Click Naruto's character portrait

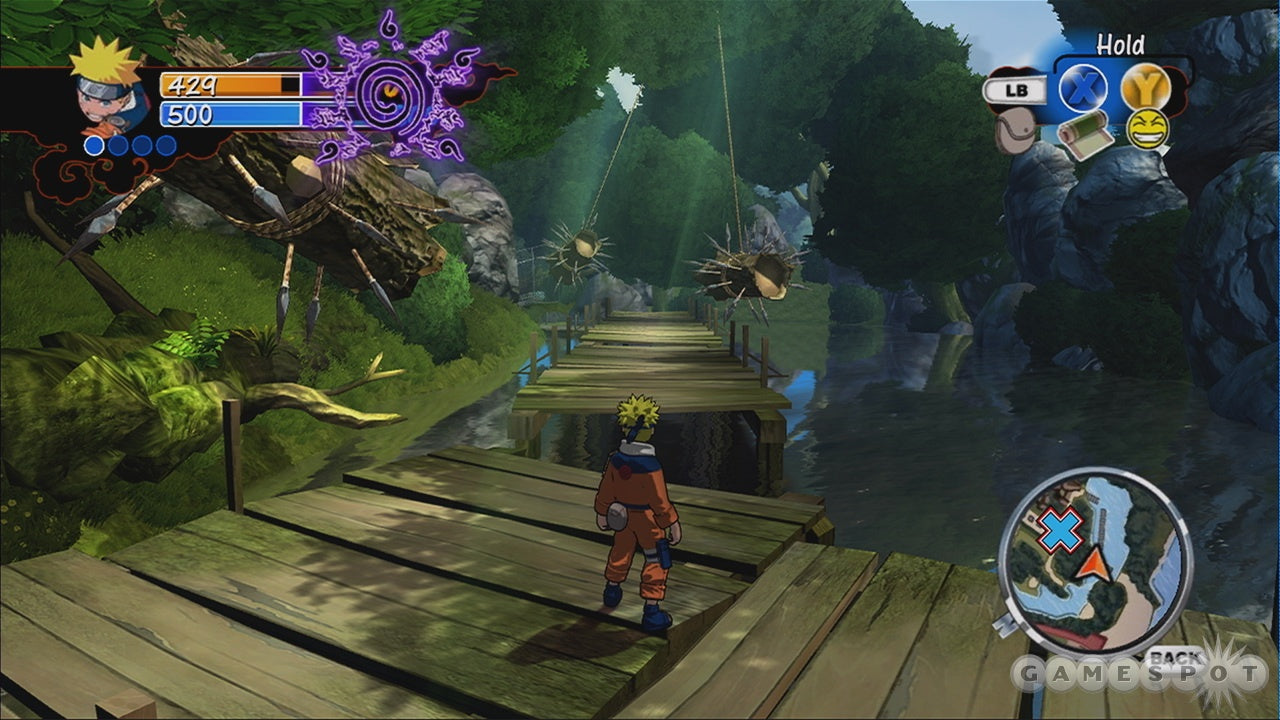107,88
